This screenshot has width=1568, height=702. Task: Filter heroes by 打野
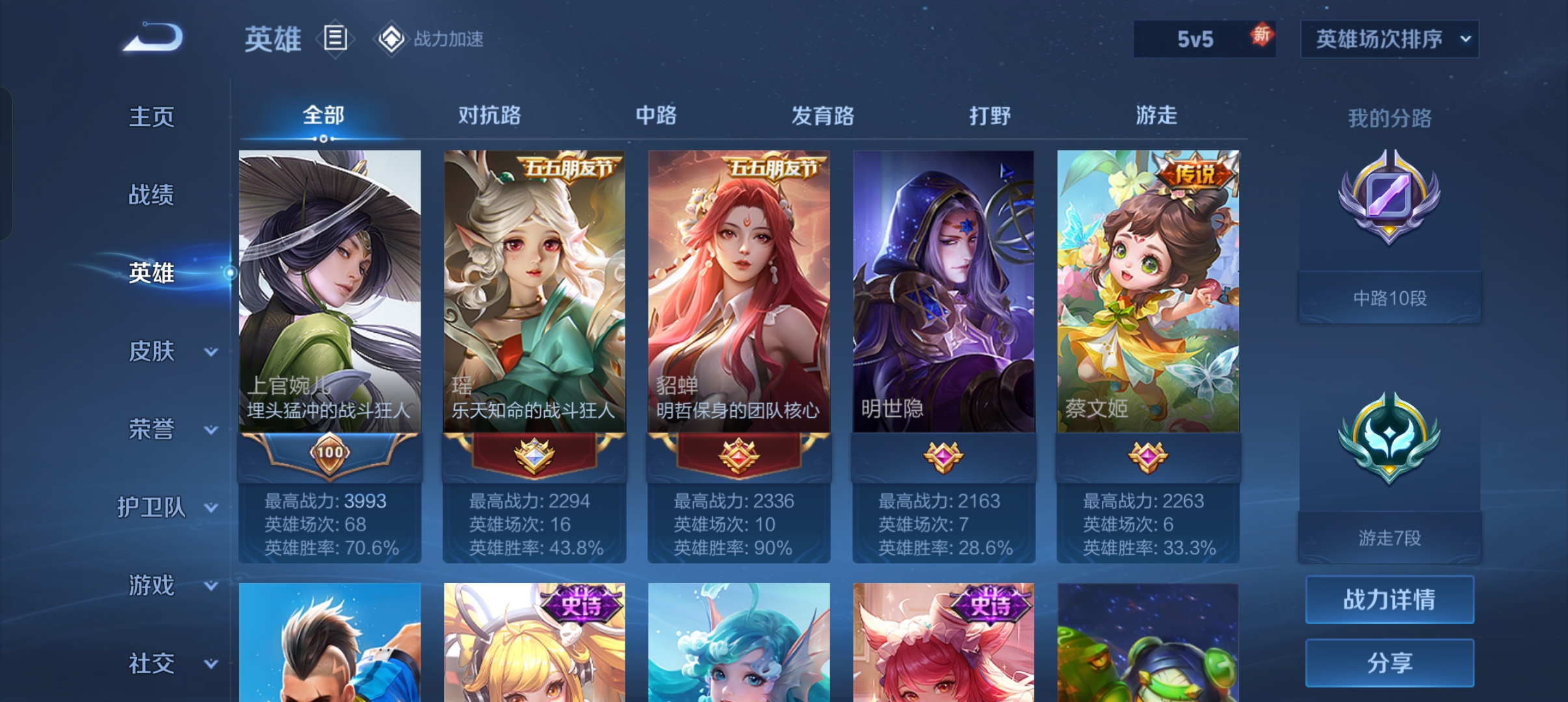click(x=989, y=116)
